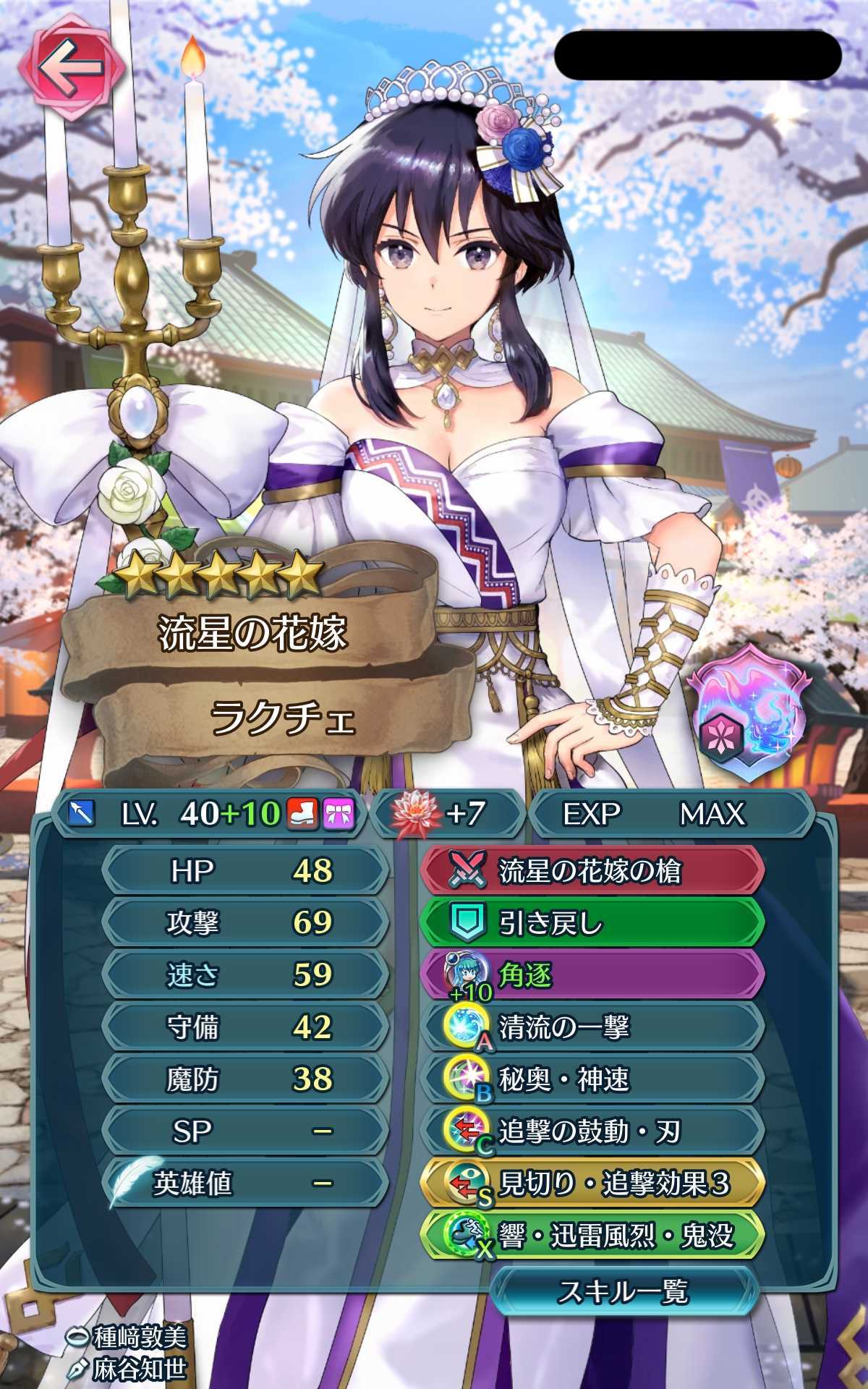The height and width of the screenshot is (1389, 868).
Task: Tap the red boots movement icon
Action: (304, 815)
